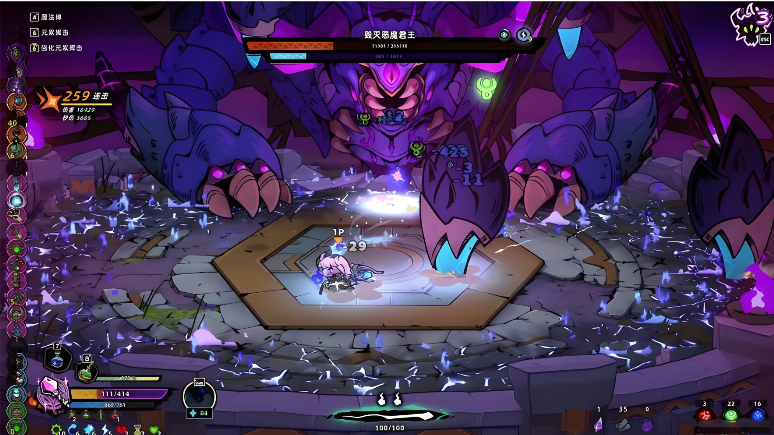This screenshot has height=435, width=774.
Task: Use the green potion flask slot
Action: [x=87, y=370]
